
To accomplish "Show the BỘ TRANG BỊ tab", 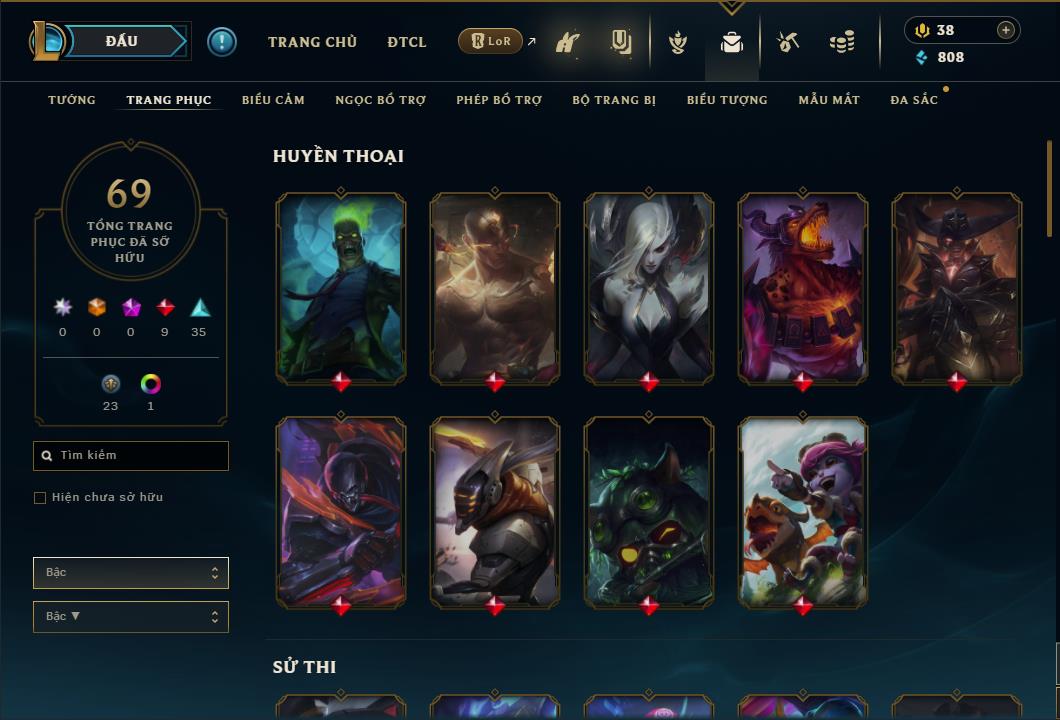I will (614, 100).
